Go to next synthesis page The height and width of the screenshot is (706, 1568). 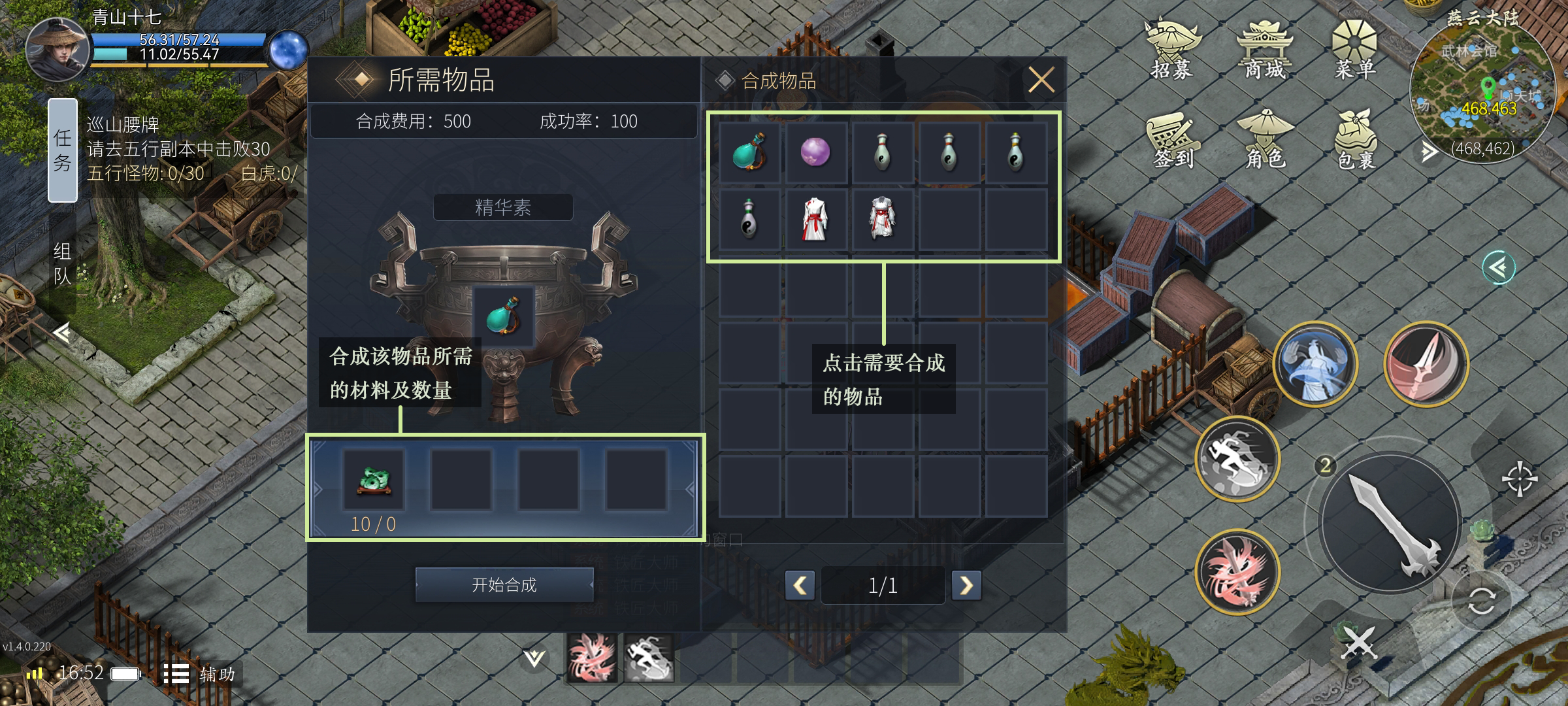pos(966,585)
